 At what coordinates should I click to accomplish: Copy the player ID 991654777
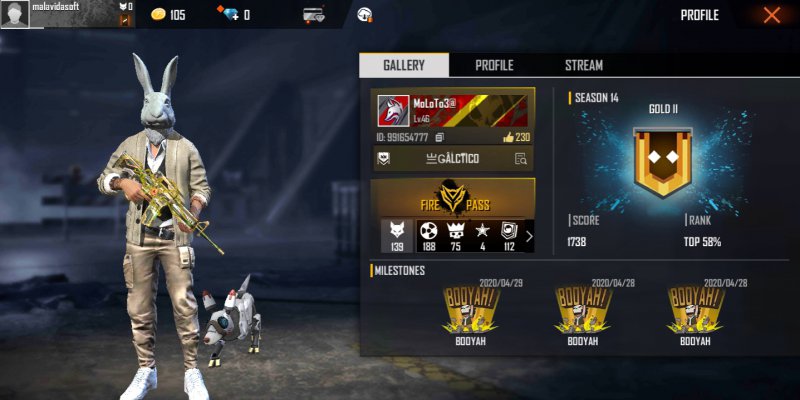(439, 137)
